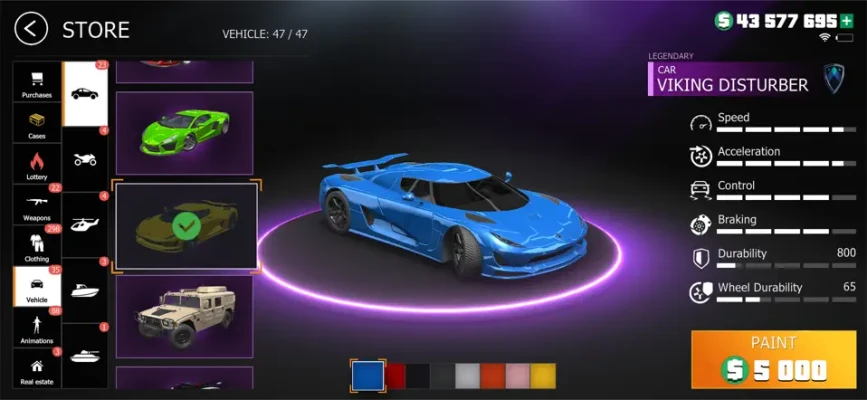Choose the helicopter vehicle subcategory
This screenshot has height=400, width=867.
coord(84,225)
